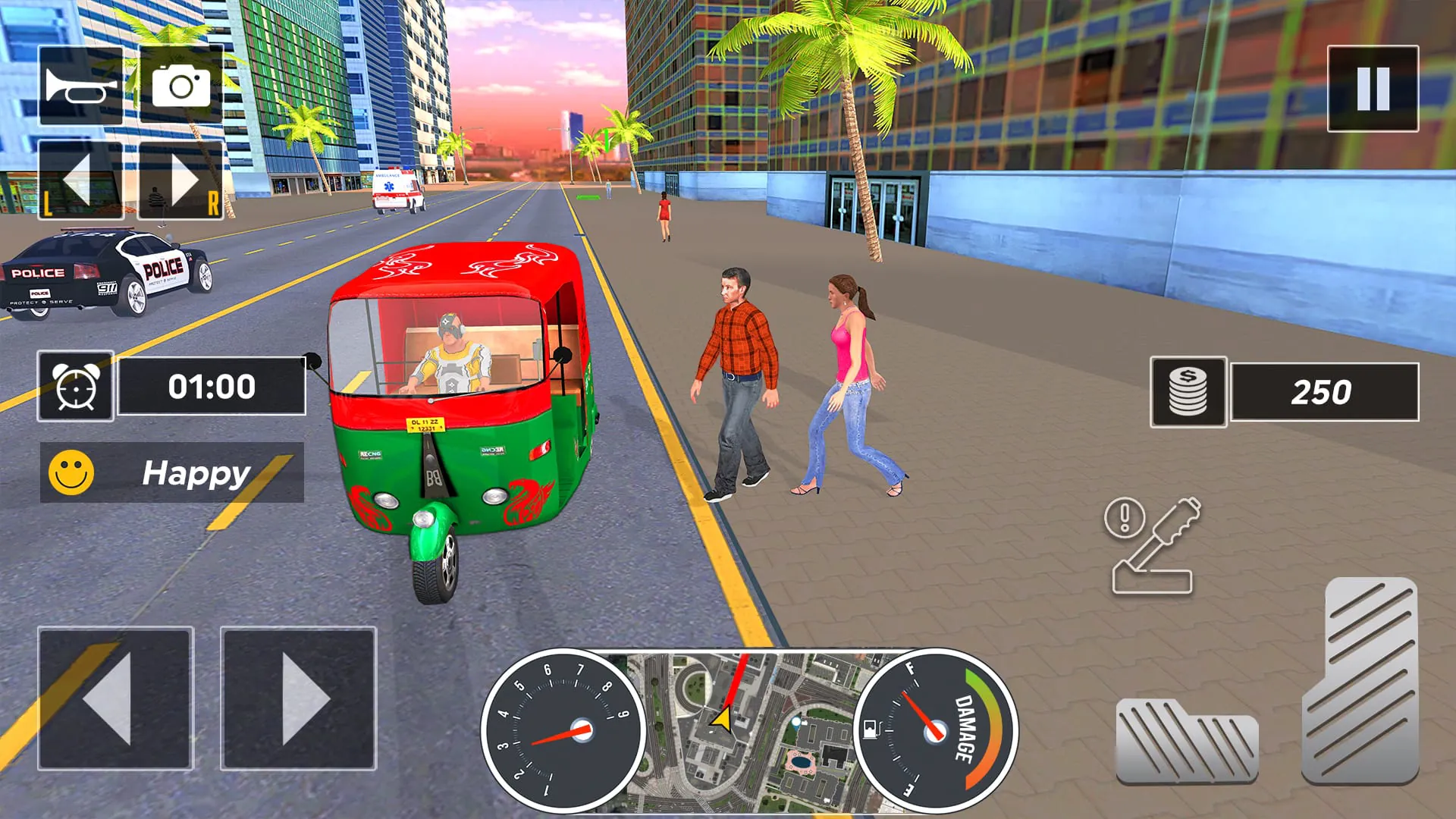Screen dimensions: 1456x819
Task: Tap the happy face mood toggle
Action: [71, 474]
